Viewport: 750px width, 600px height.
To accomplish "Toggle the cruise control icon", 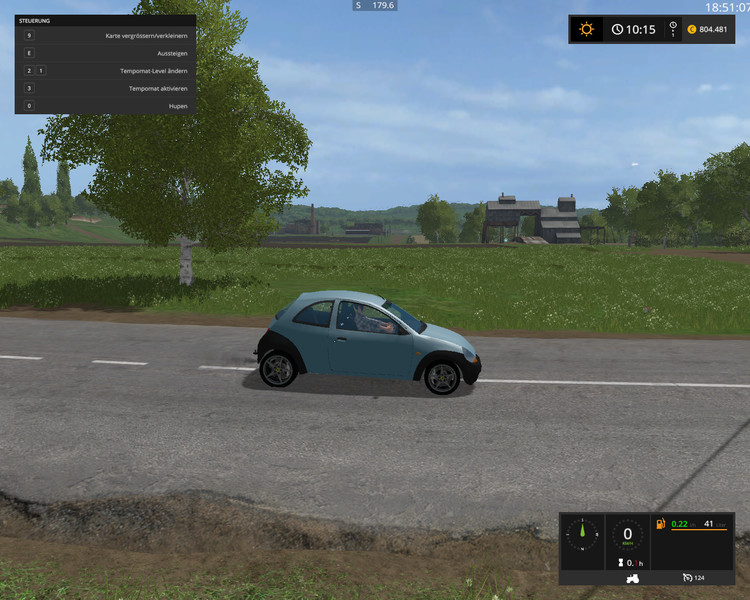I will pos(687,578).
